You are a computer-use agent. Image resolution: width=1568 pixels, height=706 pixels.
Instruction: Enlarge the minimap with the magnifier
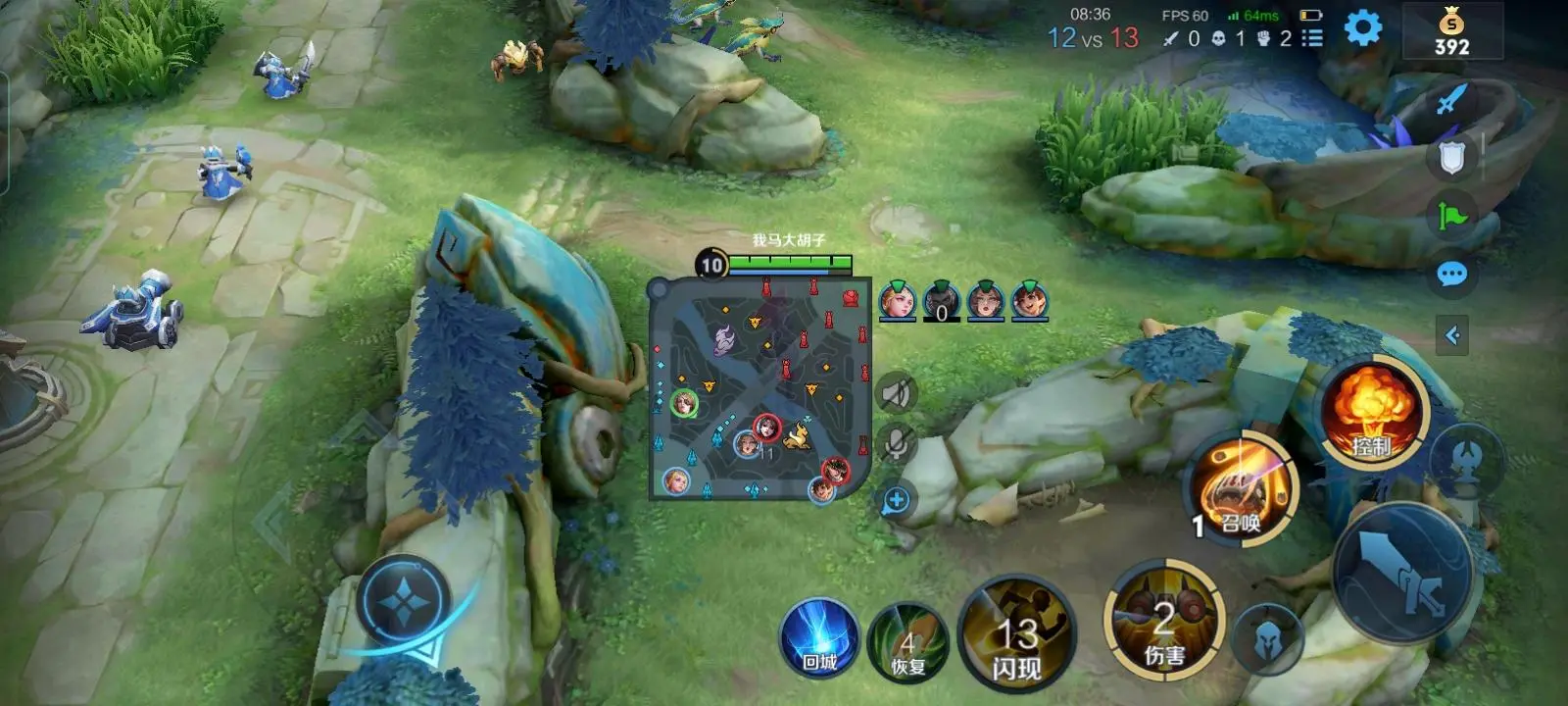click(x=896, y=501)
